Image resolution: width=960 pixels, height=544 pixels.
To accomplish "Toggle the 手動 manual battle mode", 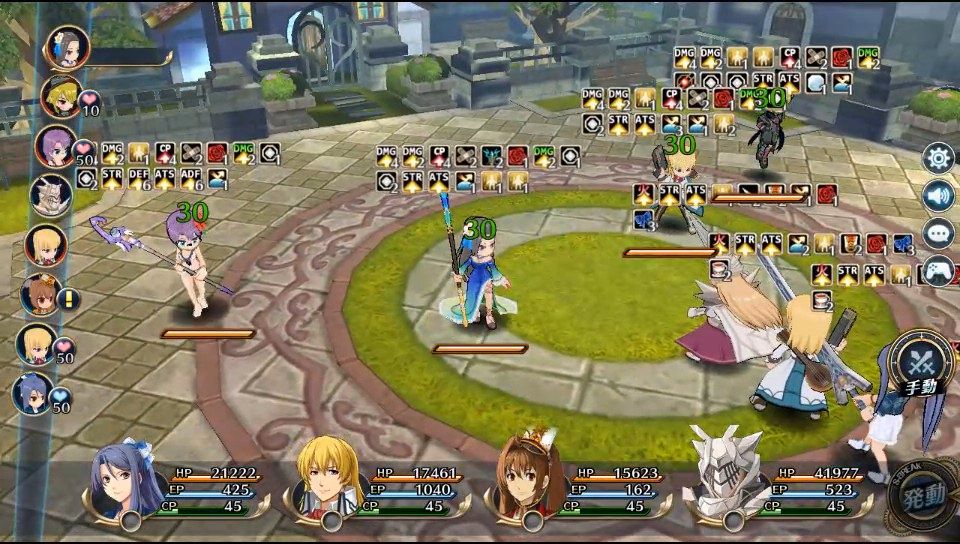I will click(921, 366).
